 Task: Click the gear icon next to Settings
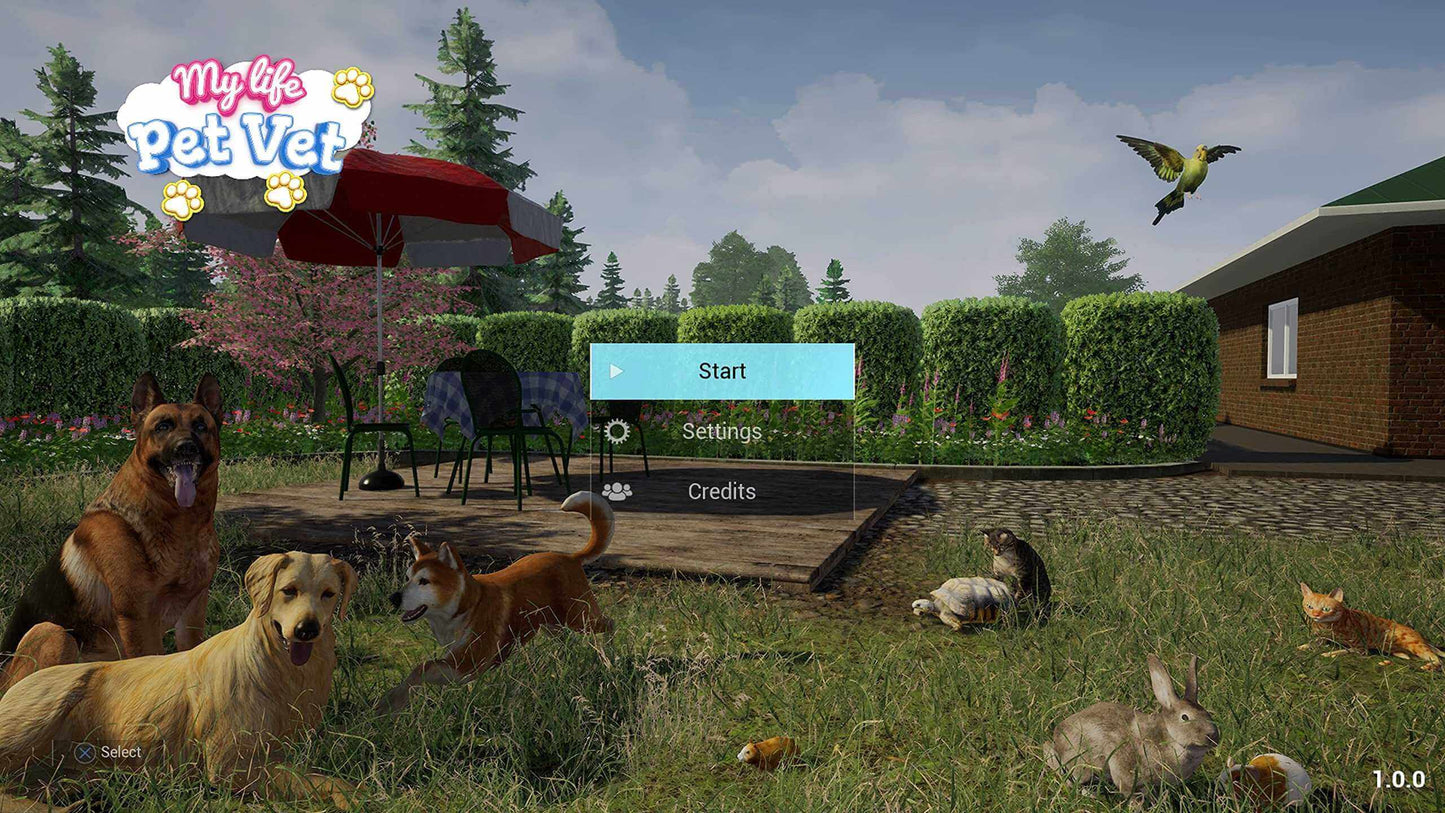617,432
